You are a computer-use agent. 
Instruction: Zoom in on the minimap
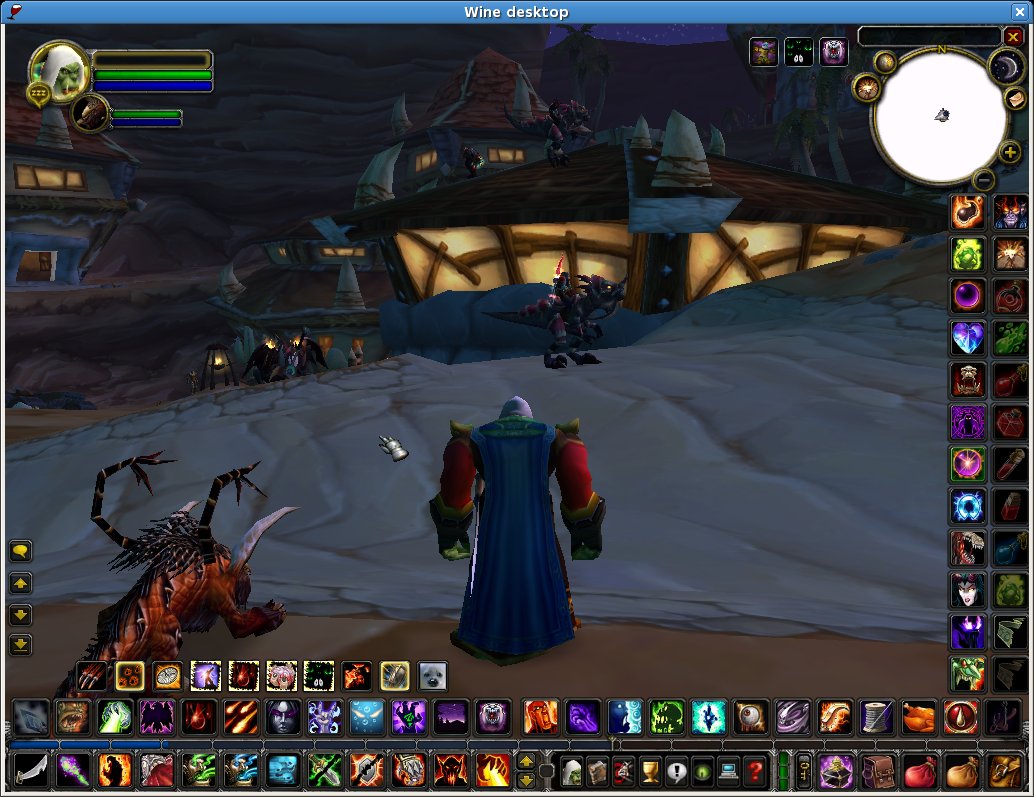(1010, 153)
